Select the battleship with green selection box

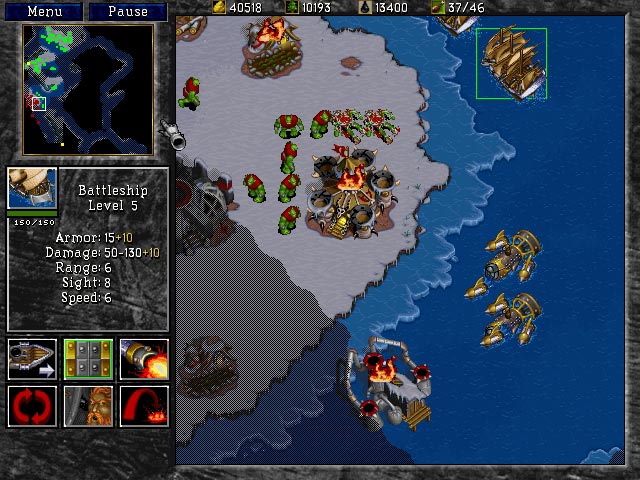point(511,63)
